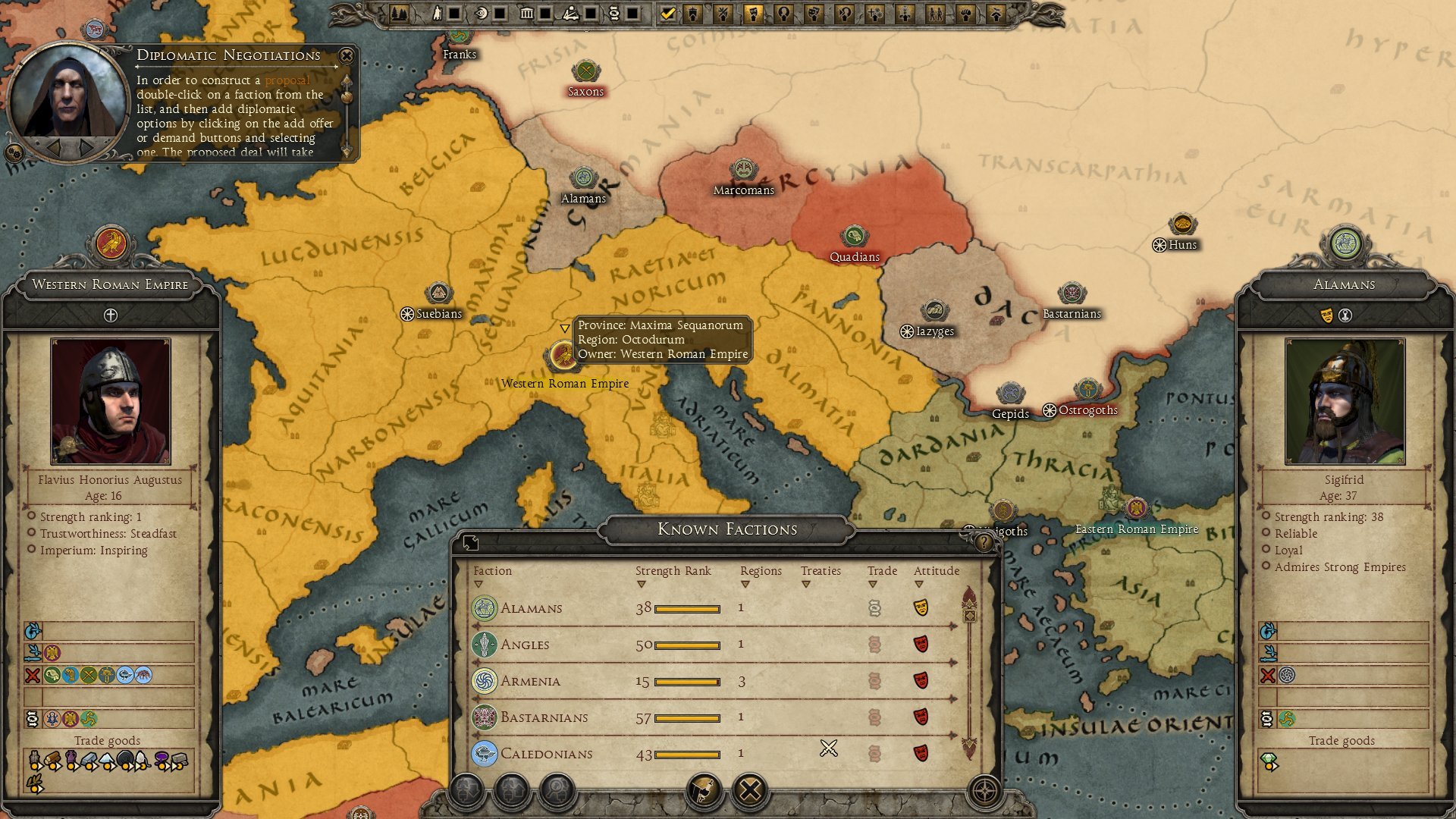Switch to the diplomacy mask tab on Alamans panel
Viewport: 1456px width, 819px height.
[x=1326, y=314]
